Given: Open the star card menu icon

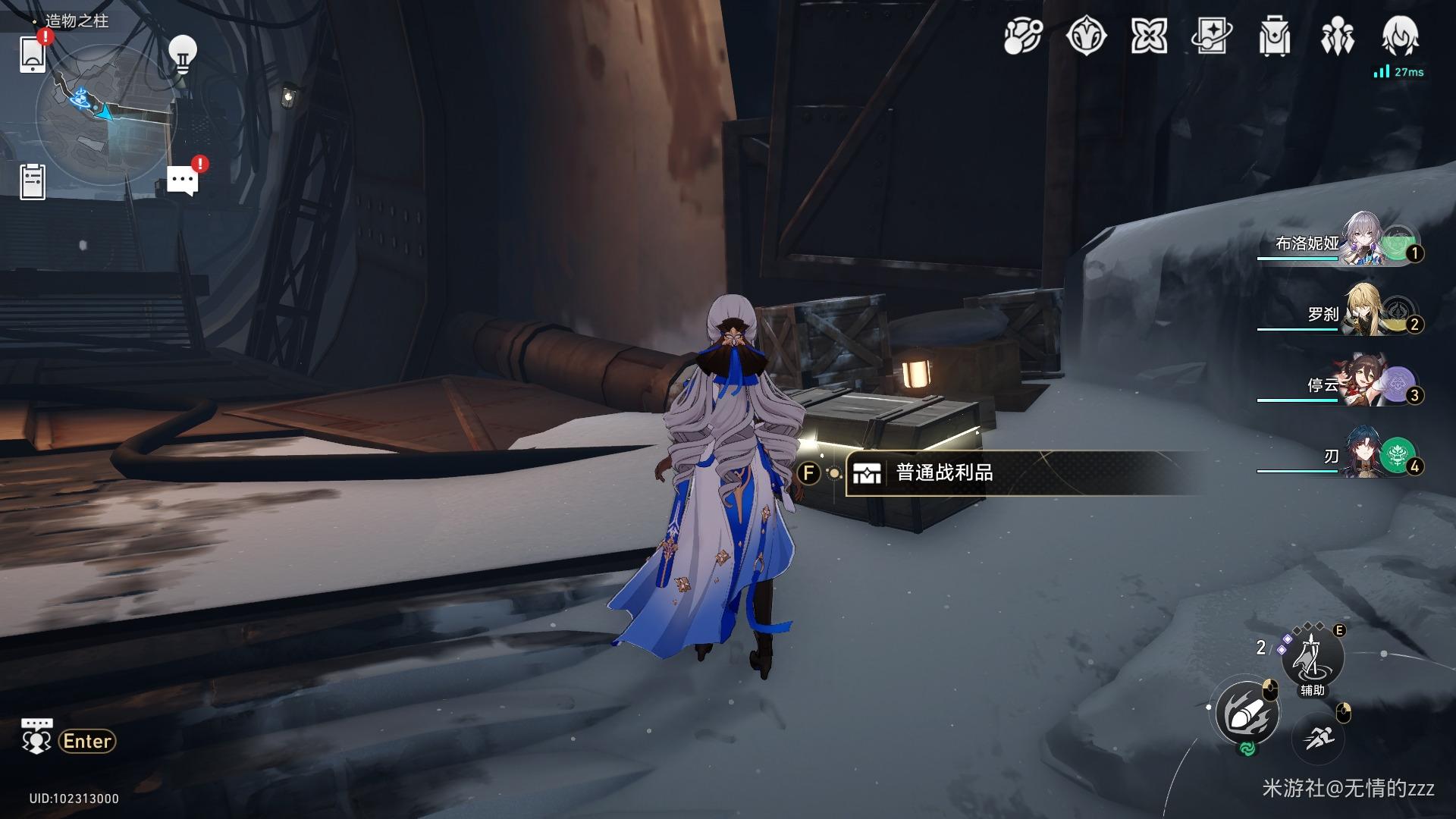Looking at the screenshot, I should pyautogui.click(x=1211, y=36).
